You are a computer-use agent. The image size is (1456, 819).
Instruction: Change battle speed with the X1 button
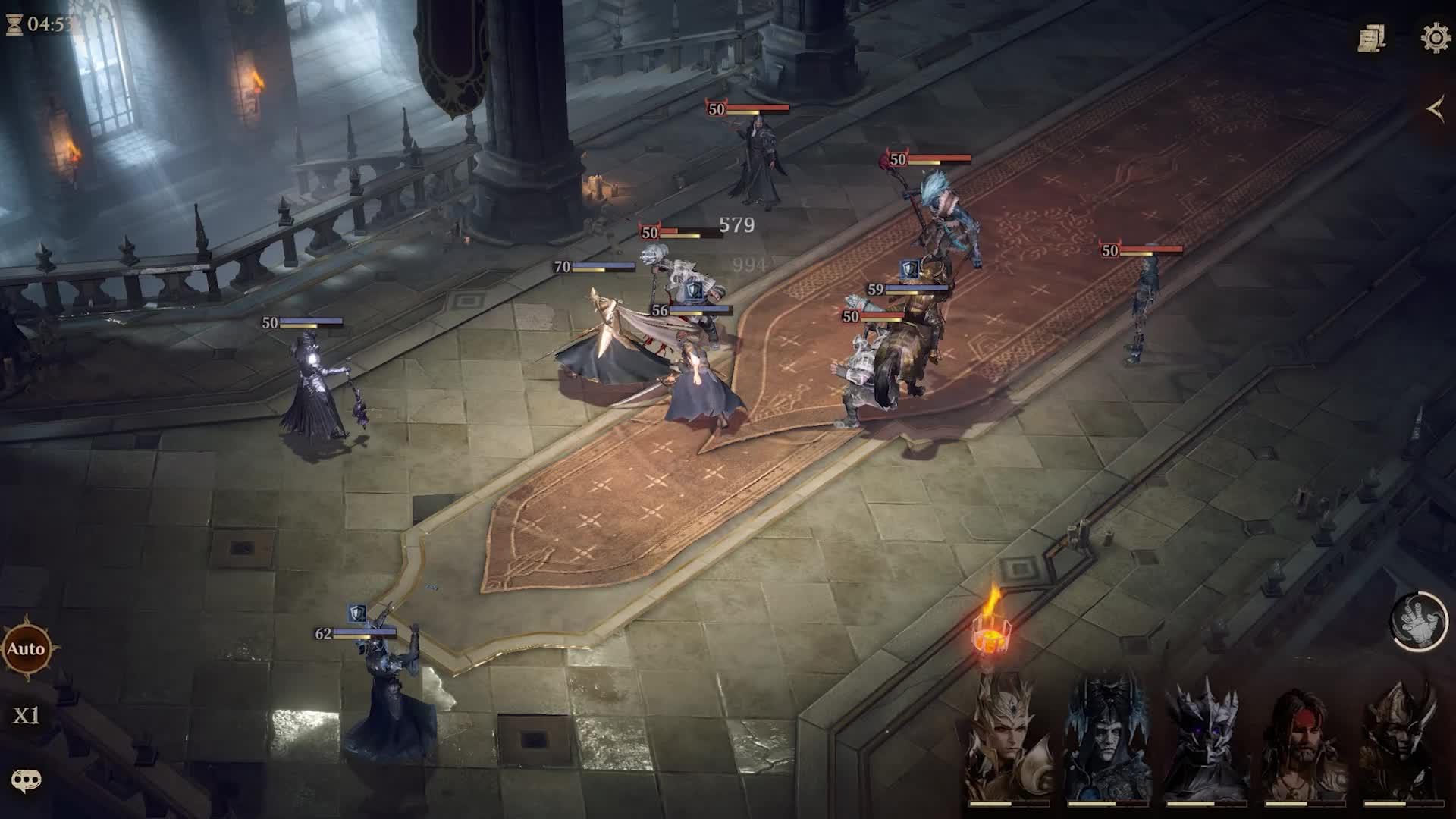pos(26,716)
